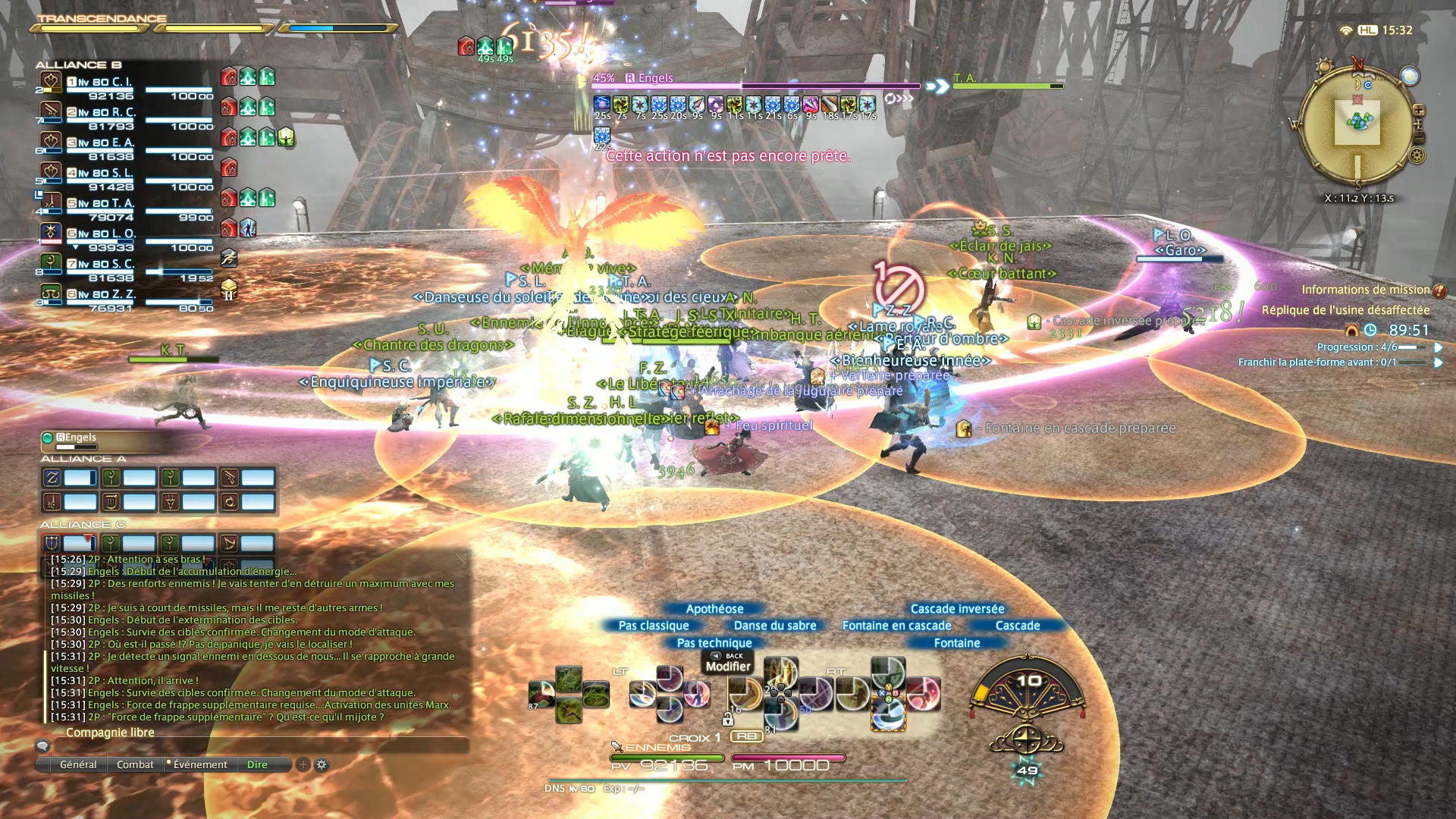Open the area map from the minimap
Screen dimensions: 1456x819
click(1357, 123)
